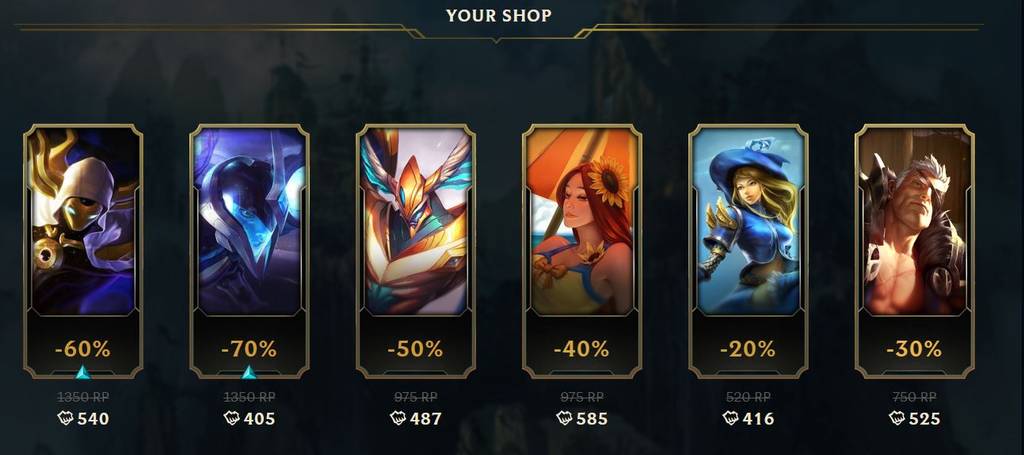Image resolution: width=1024 pixels, height=455 pixels.
Task: Select the hooded skin card at 60% off
Action: click(83, 222)
